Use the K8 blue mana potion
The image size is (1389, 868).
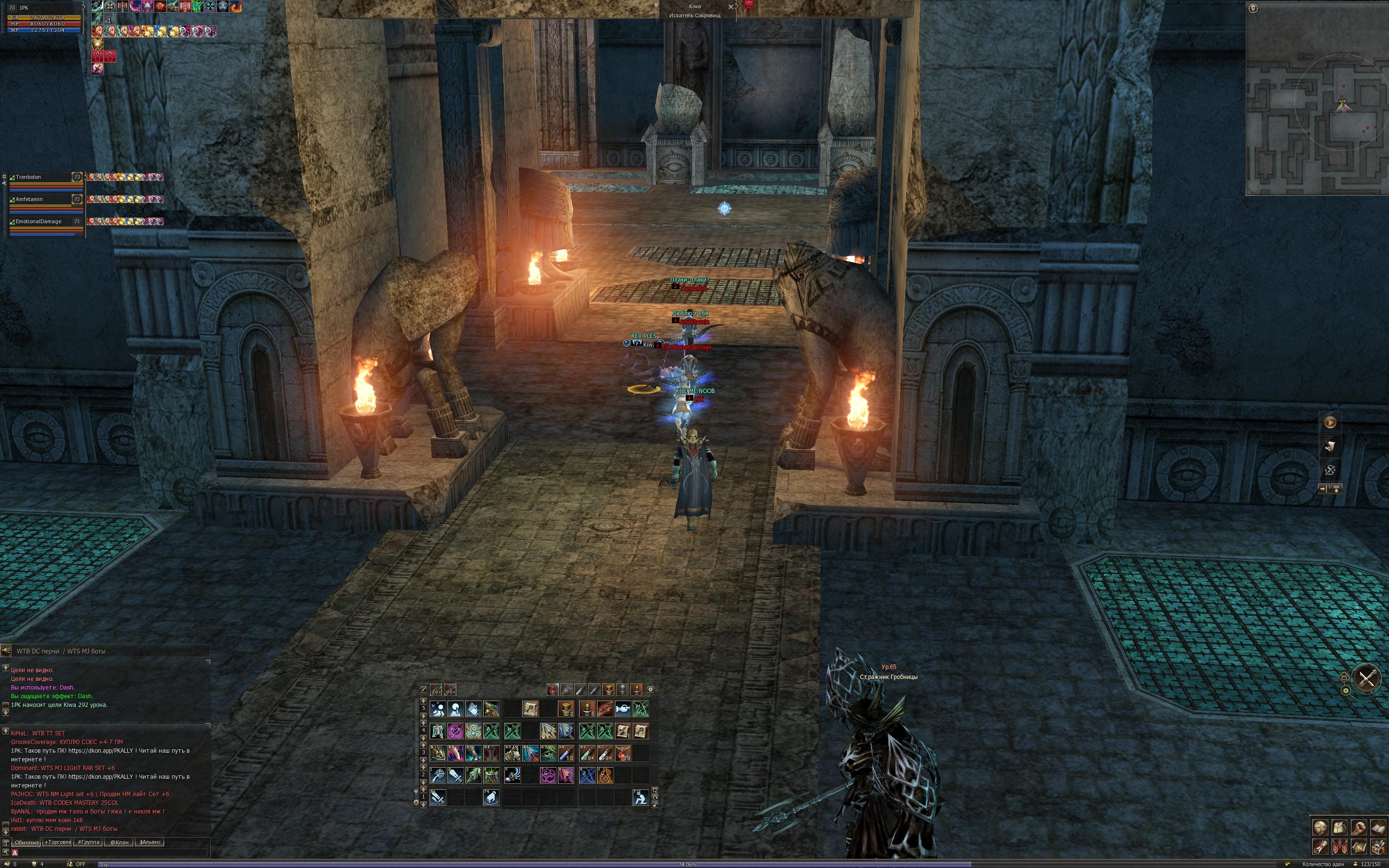(x=566, y=753)
